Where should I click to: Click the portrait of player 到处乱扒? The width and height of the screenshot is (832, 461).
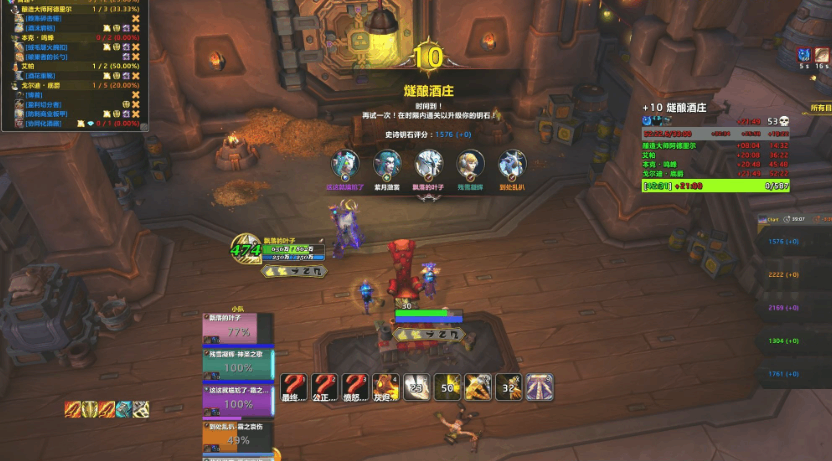(x=512, y=164)
